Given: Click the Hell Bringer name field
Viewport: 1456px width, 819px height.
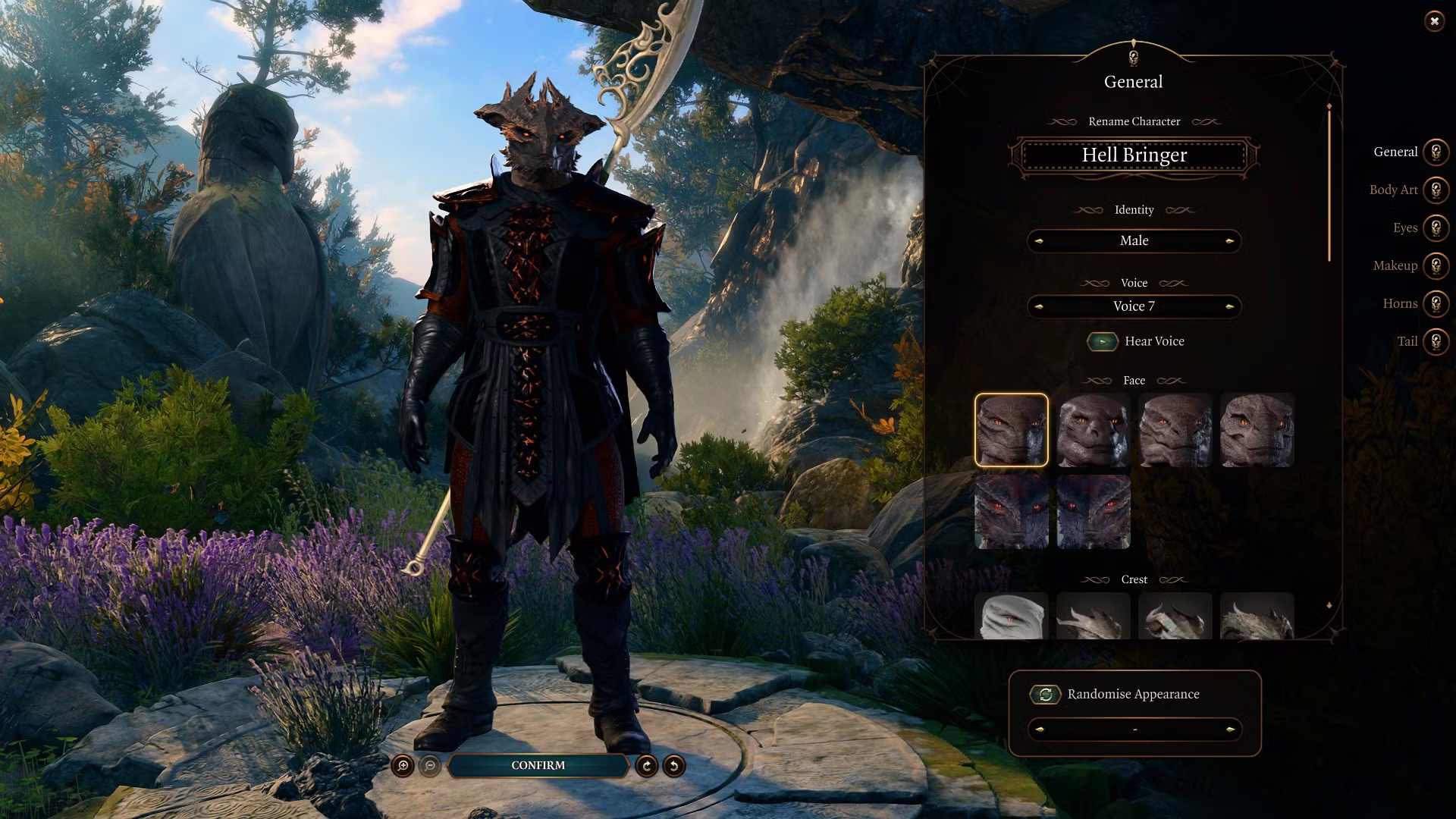Looking at the screenshot, I should pos(1134,155).
